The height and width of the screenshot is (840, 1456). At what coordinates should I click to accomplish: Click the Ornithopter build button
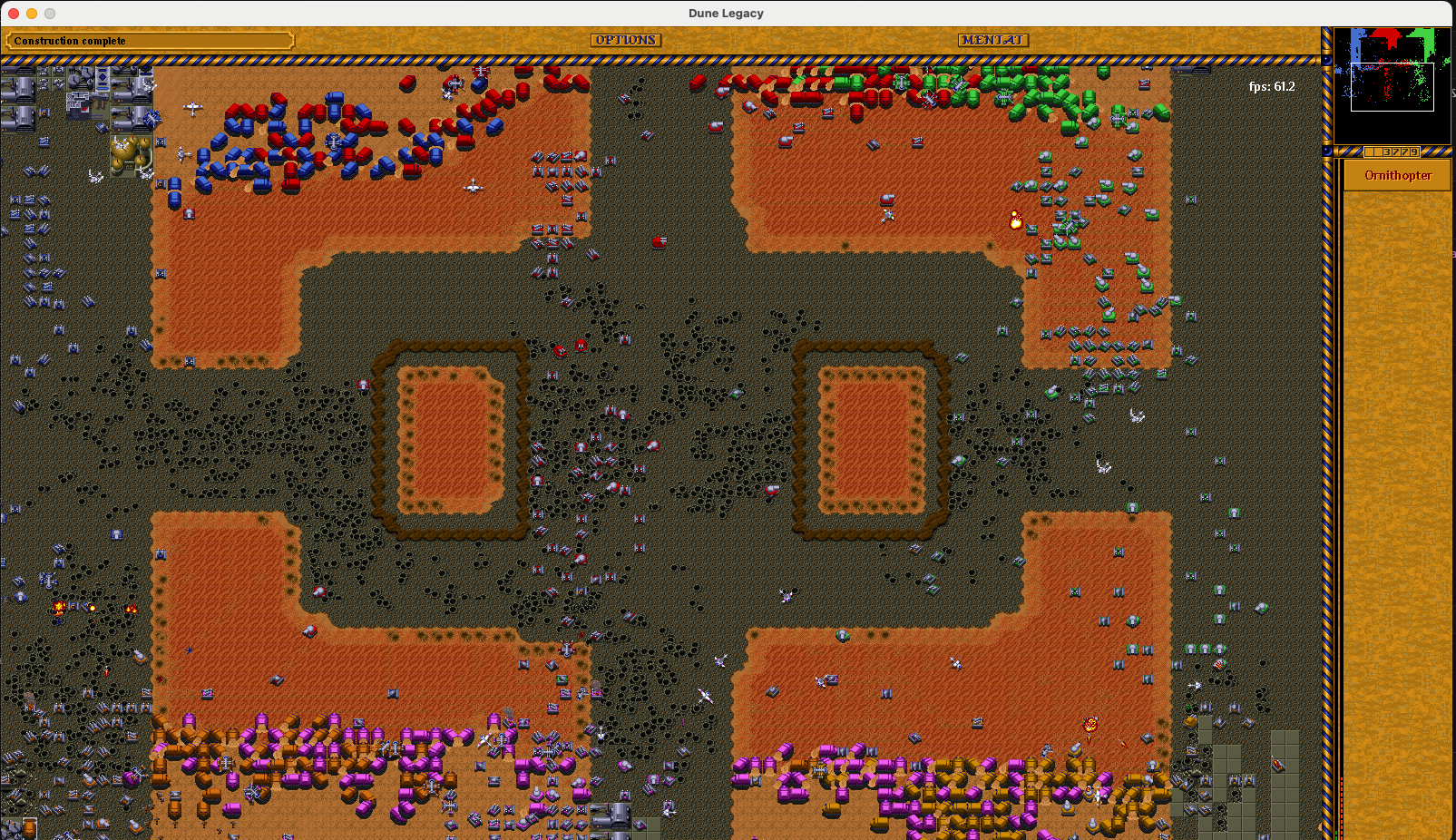coord(1396,175)
